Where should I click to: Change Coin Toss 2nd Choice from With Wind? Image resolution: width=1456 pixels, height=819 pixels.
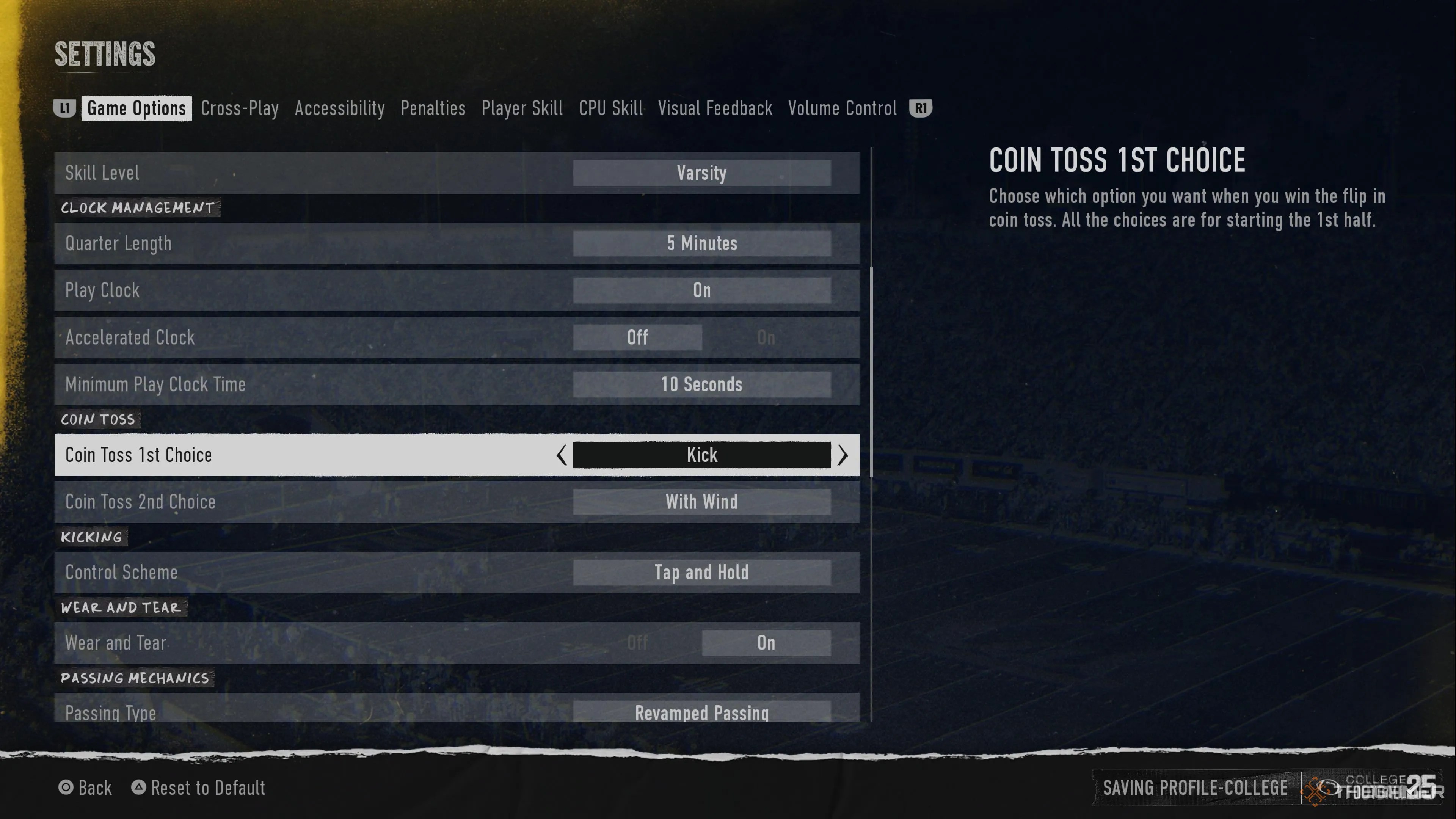[702, 502]
